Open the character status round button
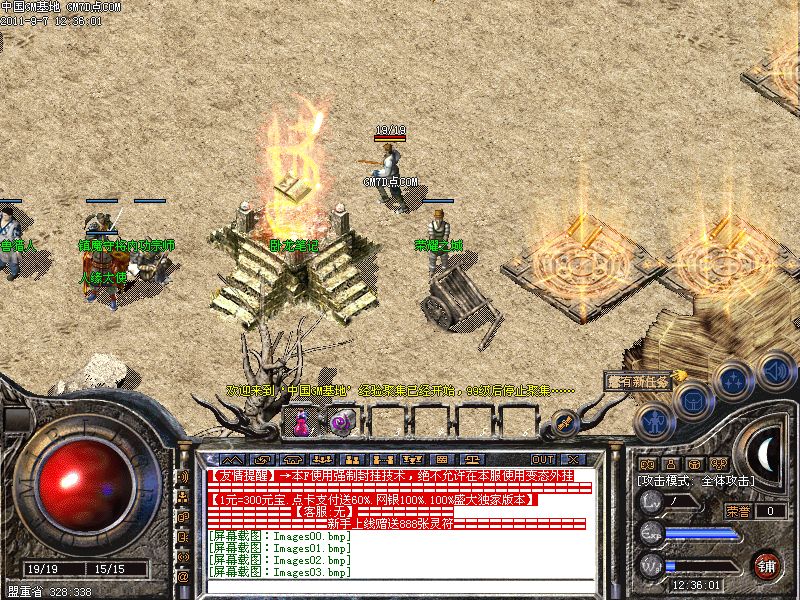Viewport: 800px width, 600px height. pos(653,422)
